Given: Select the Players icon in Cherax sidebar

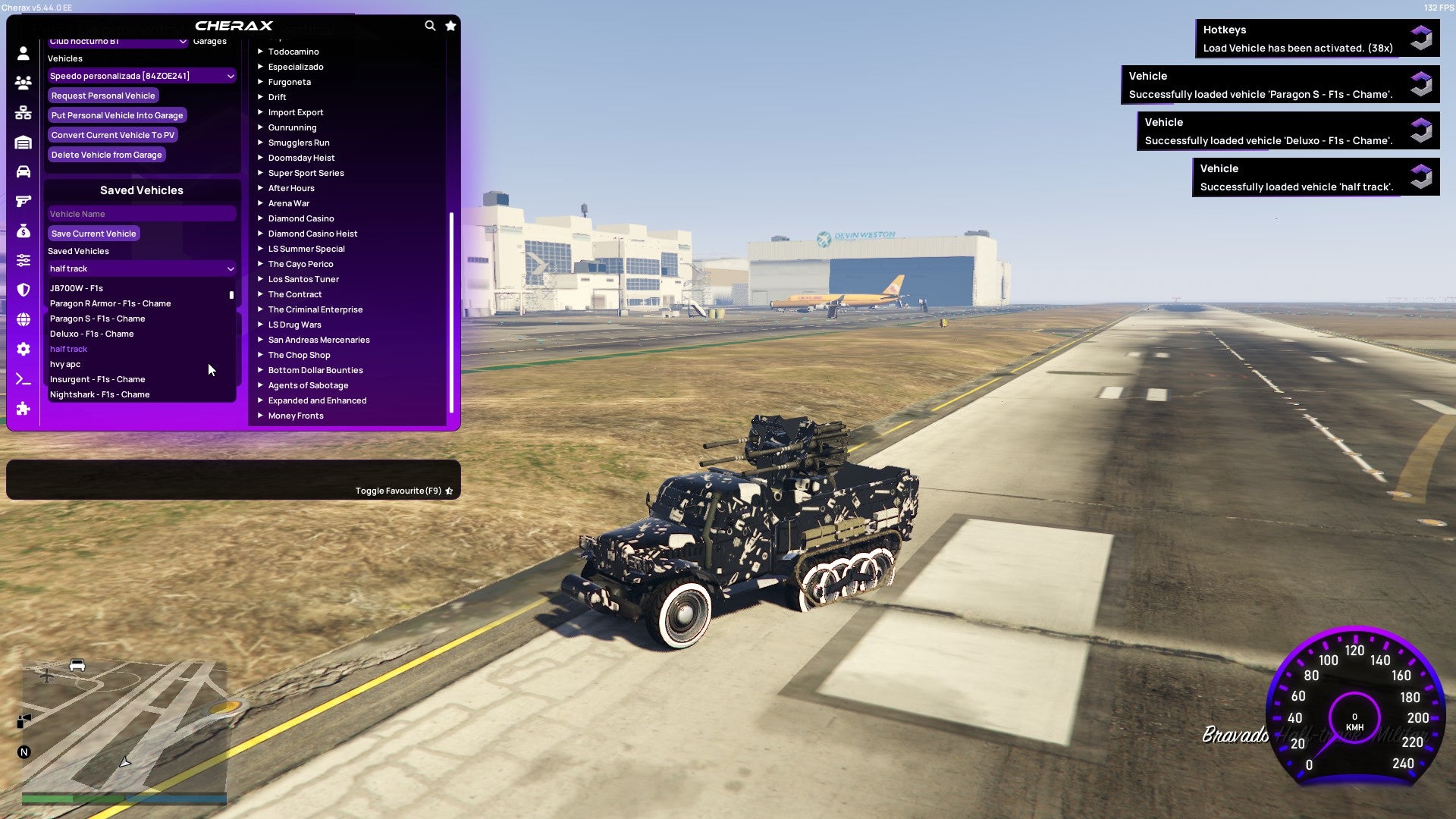Looking at the screenshot, I should (22, 83).
